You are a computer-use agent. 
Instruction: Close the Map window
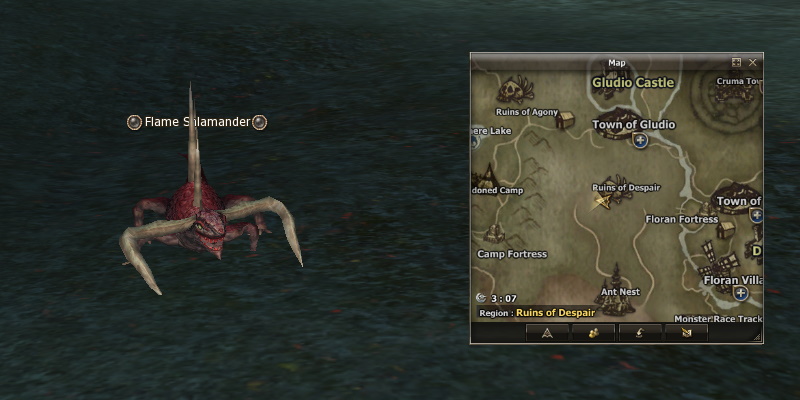point(753,62)
